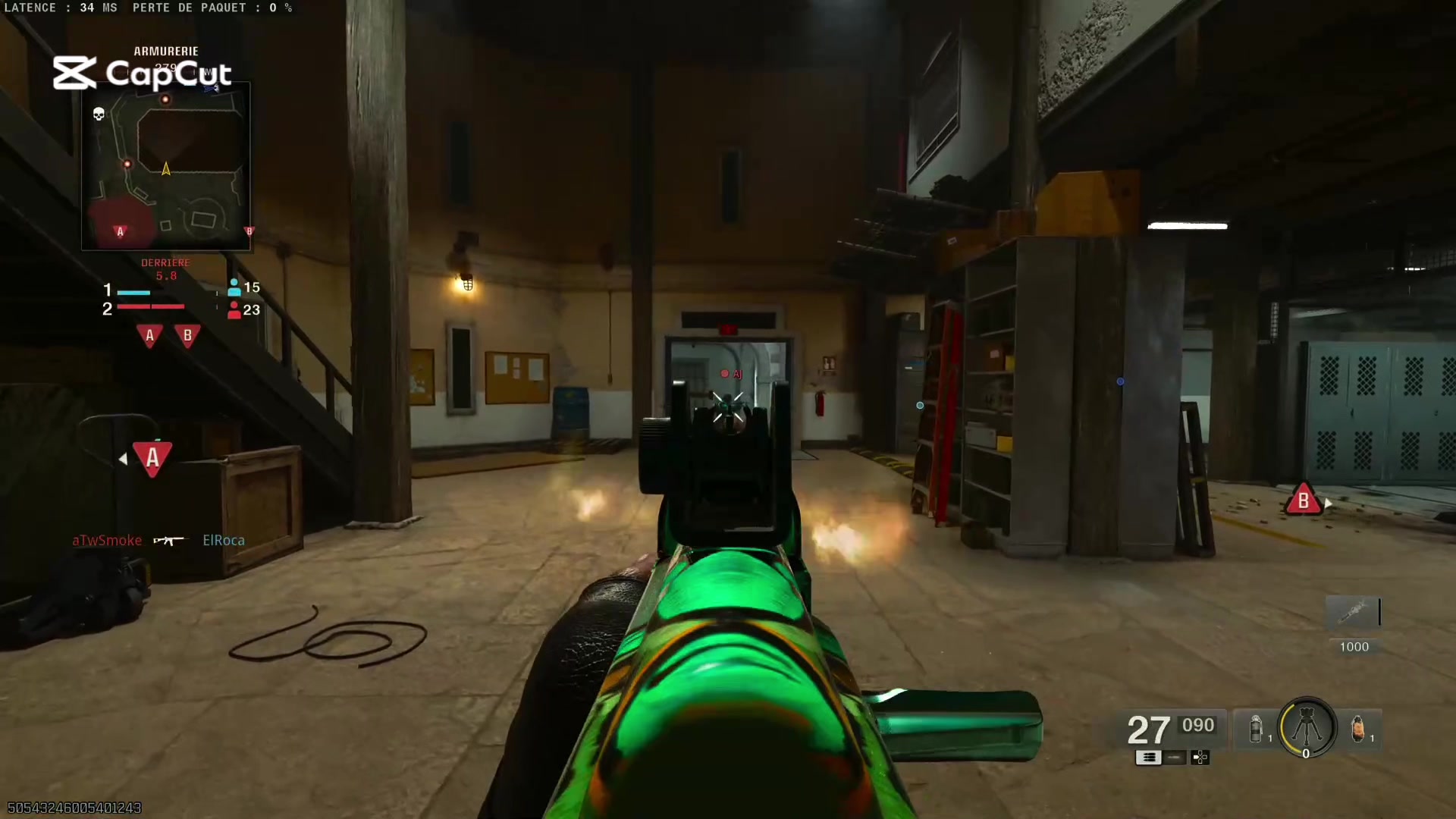Click the A objective status icon below score bars
This screenshot has height=819, width=1456.
(149, 335)
